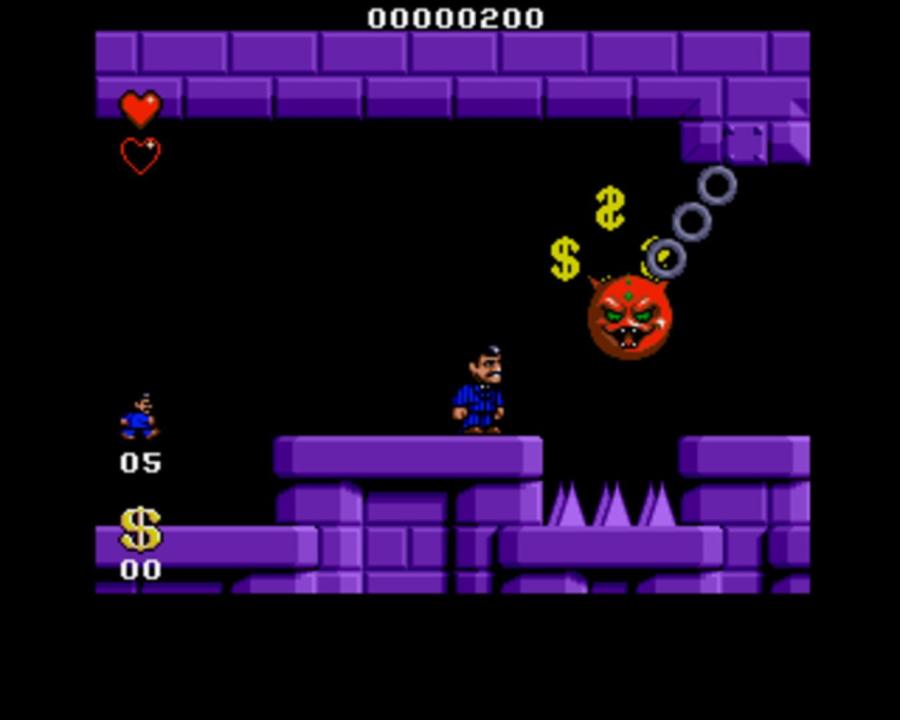Image resolution: width=900 pixels, height=720 pixels.
Task: Click the gold dollar money counter icon
Action: pyautogui.click(x=140, y=529)
